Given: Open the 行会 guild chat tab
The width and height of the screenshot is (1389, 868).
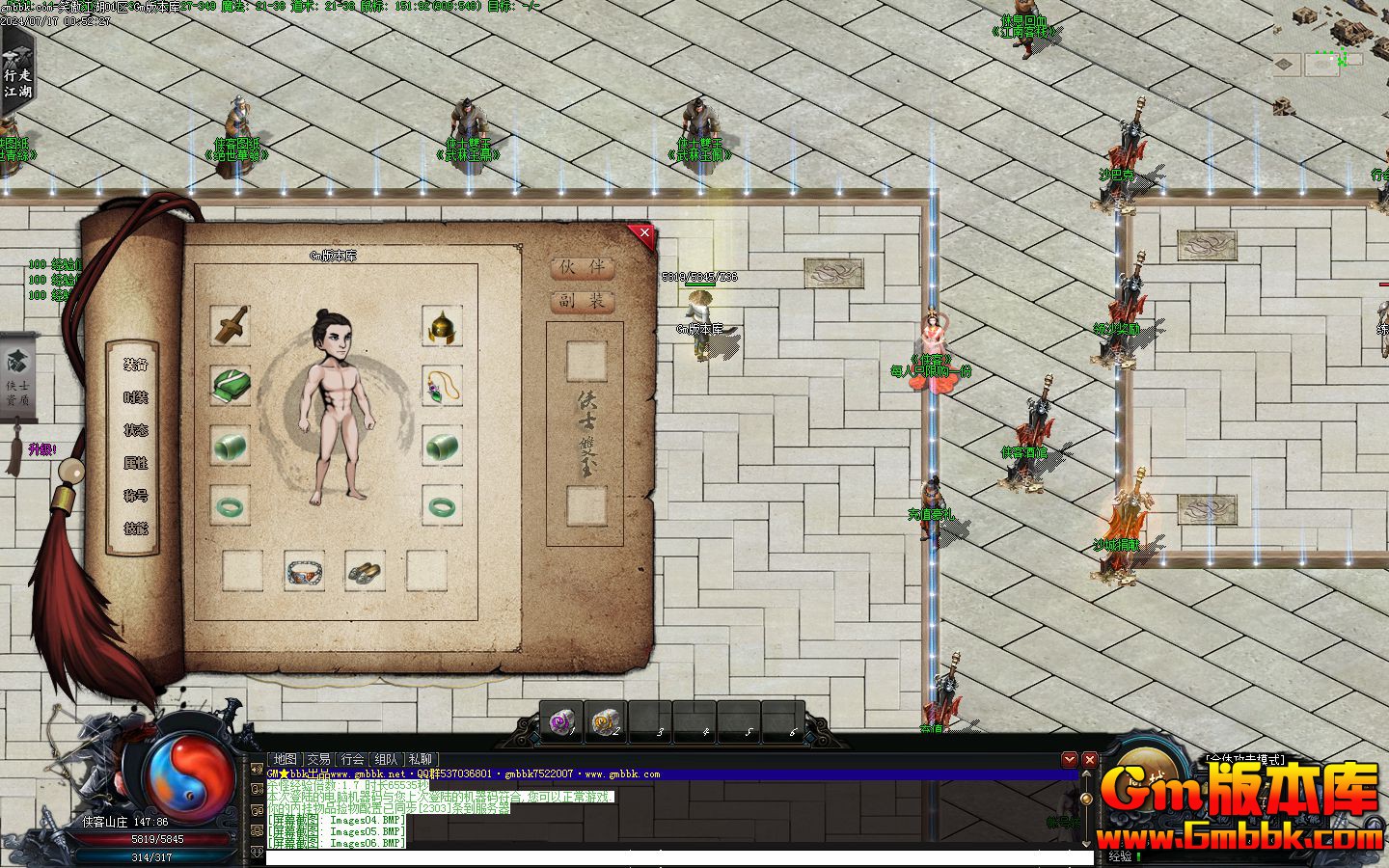Looking at the screenshot, I should (353, 759).
